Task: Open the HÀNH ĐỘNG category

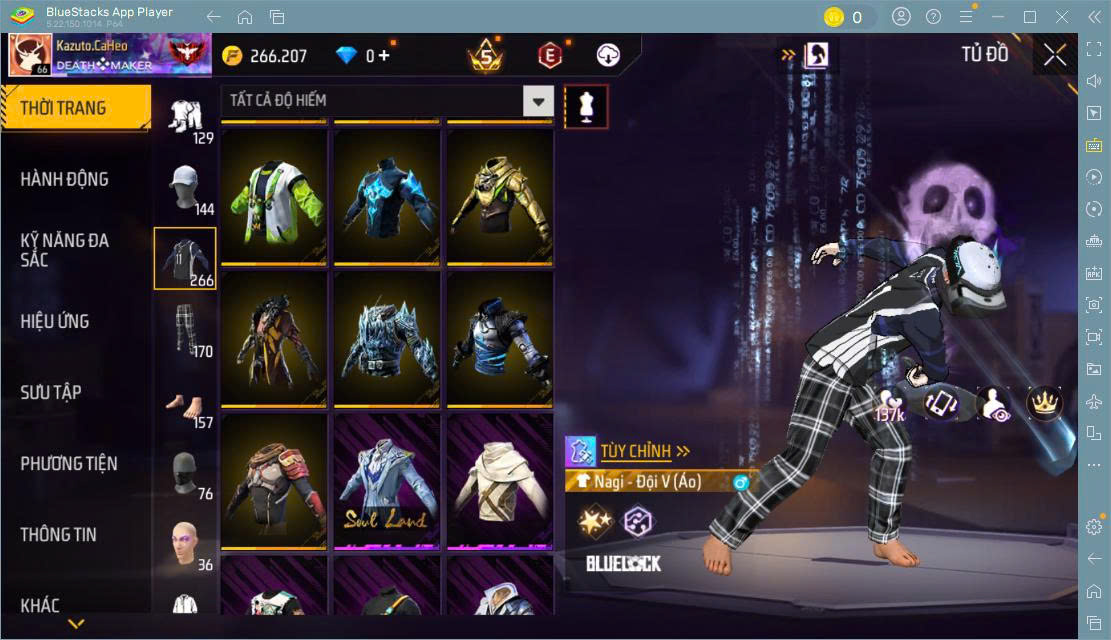Action: pyautogui.click(x=65, y=179)
